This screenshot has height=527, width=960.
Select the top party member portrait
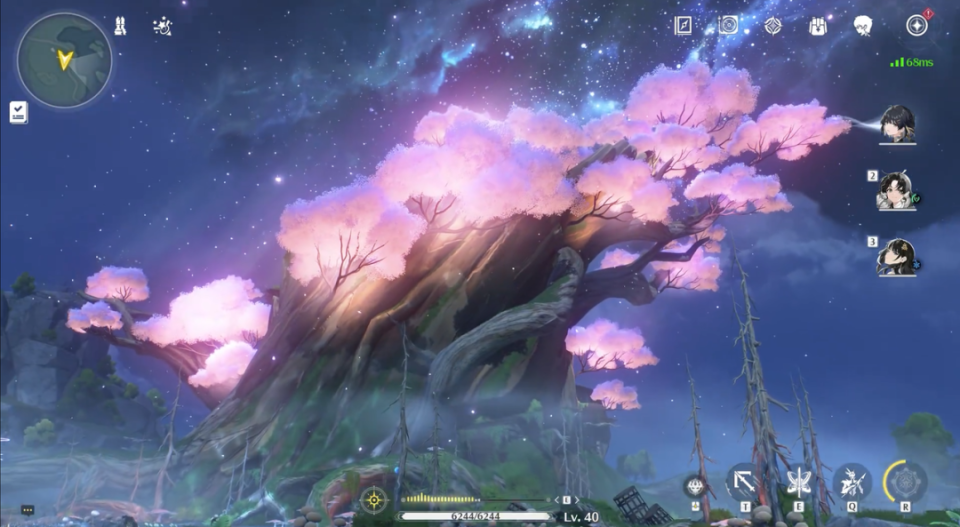(x=897, y=124)
